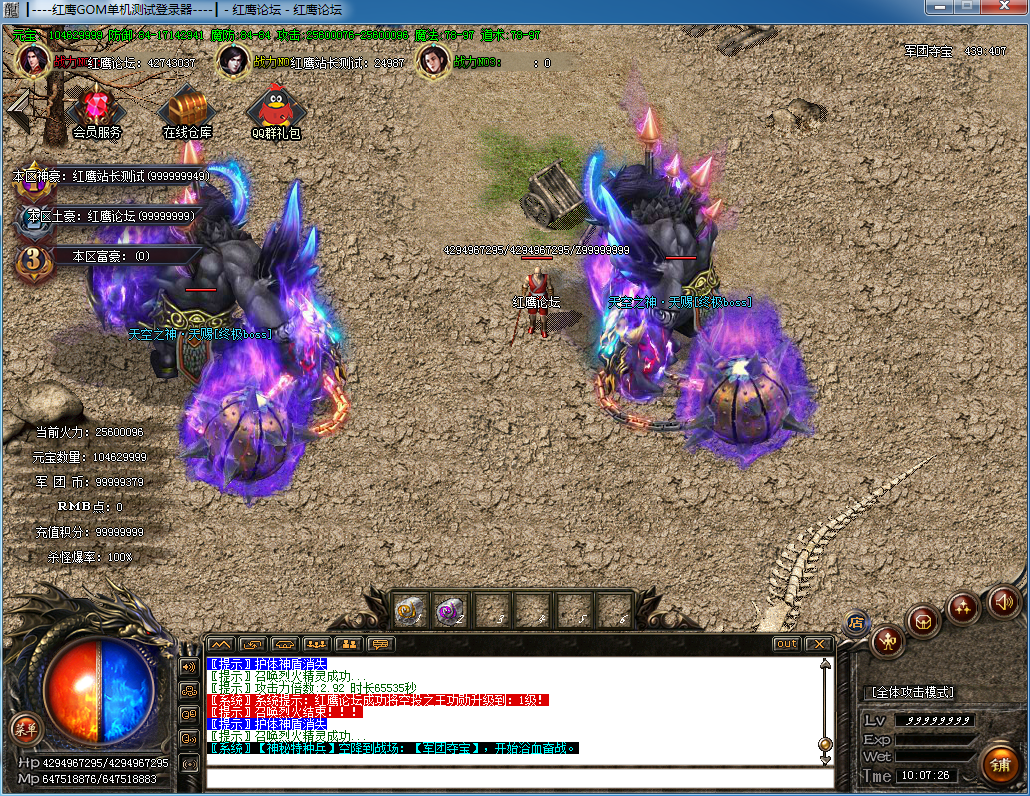The width and height of the screenshot is (1030, 796).
Task: Select the purple swirl stone in hotbar slot 2
Action: tap(450, 609)
